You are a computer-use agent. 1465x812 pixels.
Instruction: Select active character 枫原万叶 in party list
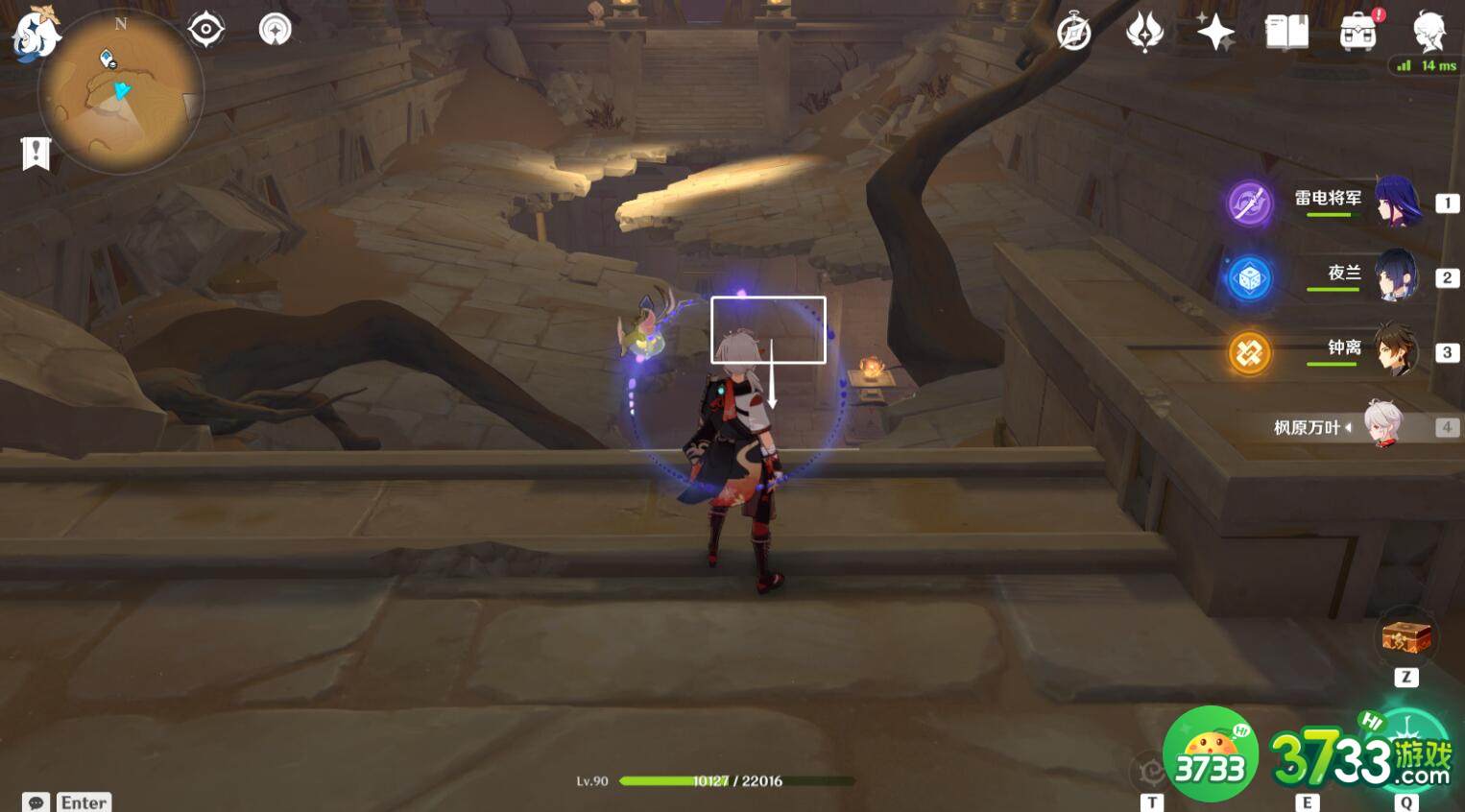[1382, 426]
